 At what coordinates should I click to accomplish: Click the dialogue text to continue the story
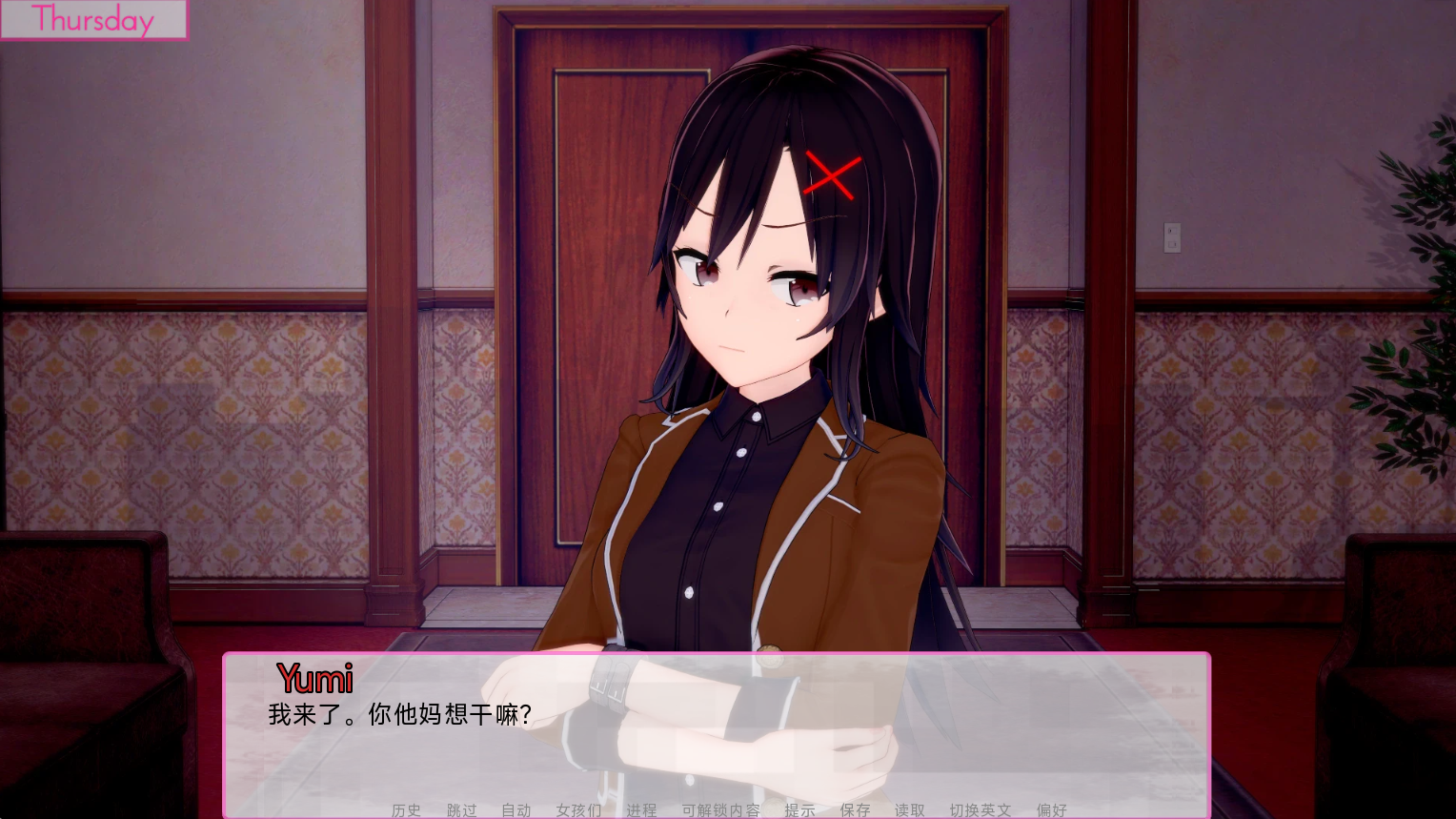pyautogui.click(x=400, y=713)
